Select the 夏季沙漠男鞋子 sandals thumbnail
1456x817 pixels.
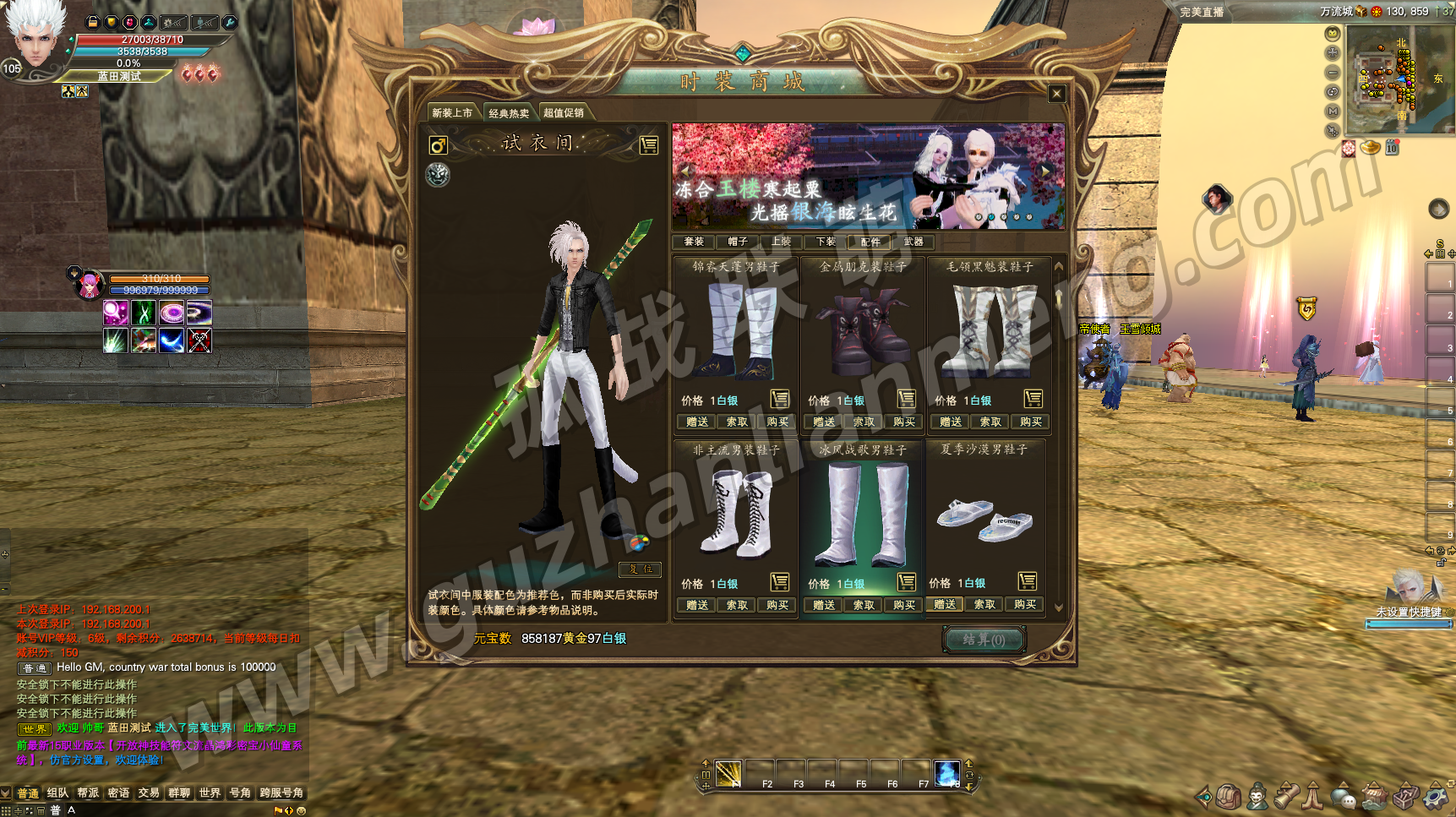tap(985, 517)
